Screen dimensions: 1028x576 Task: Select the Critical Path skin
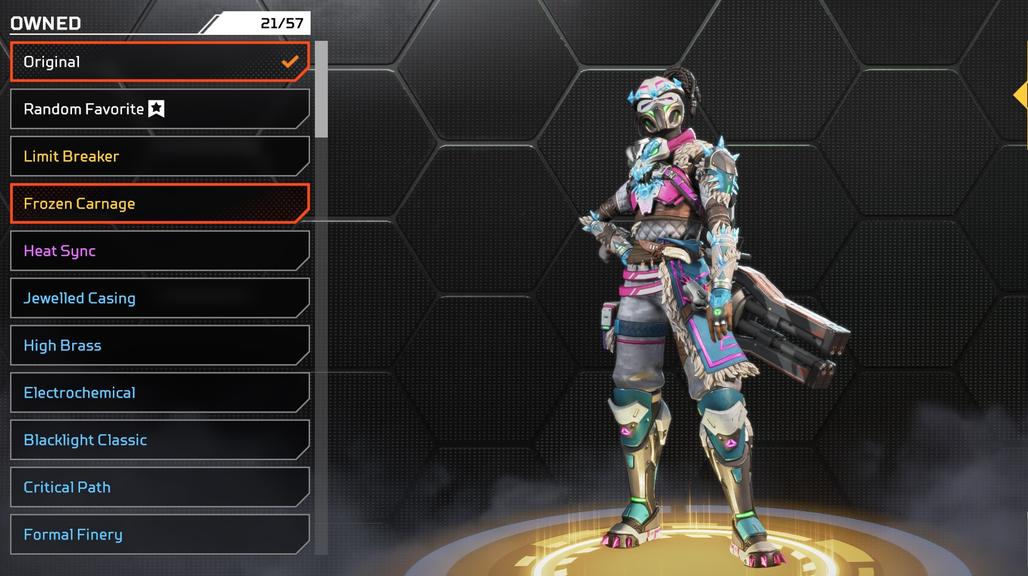tap(160, 487)
